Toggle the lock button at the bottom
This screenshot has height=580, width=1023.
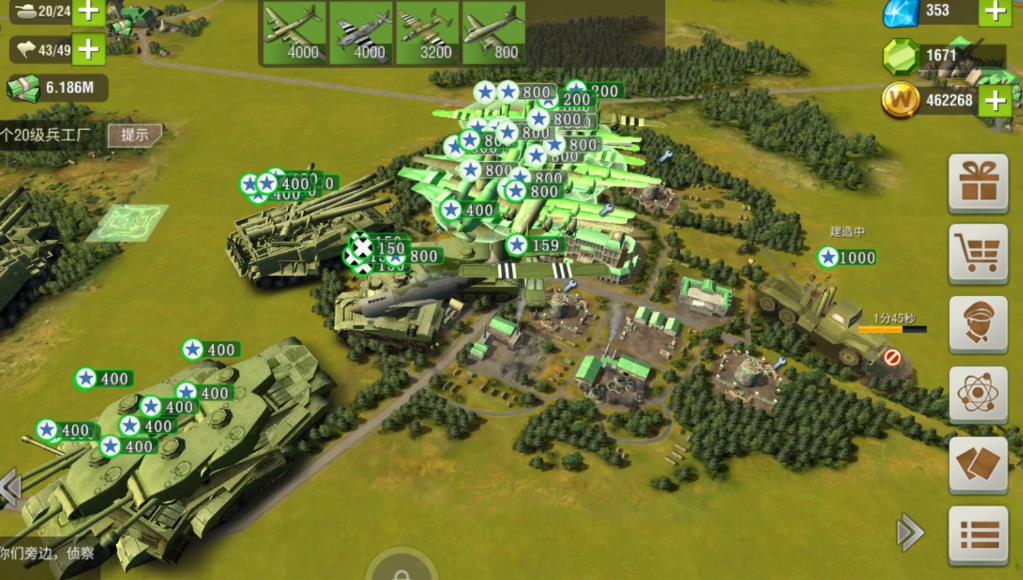coord(401,570)
